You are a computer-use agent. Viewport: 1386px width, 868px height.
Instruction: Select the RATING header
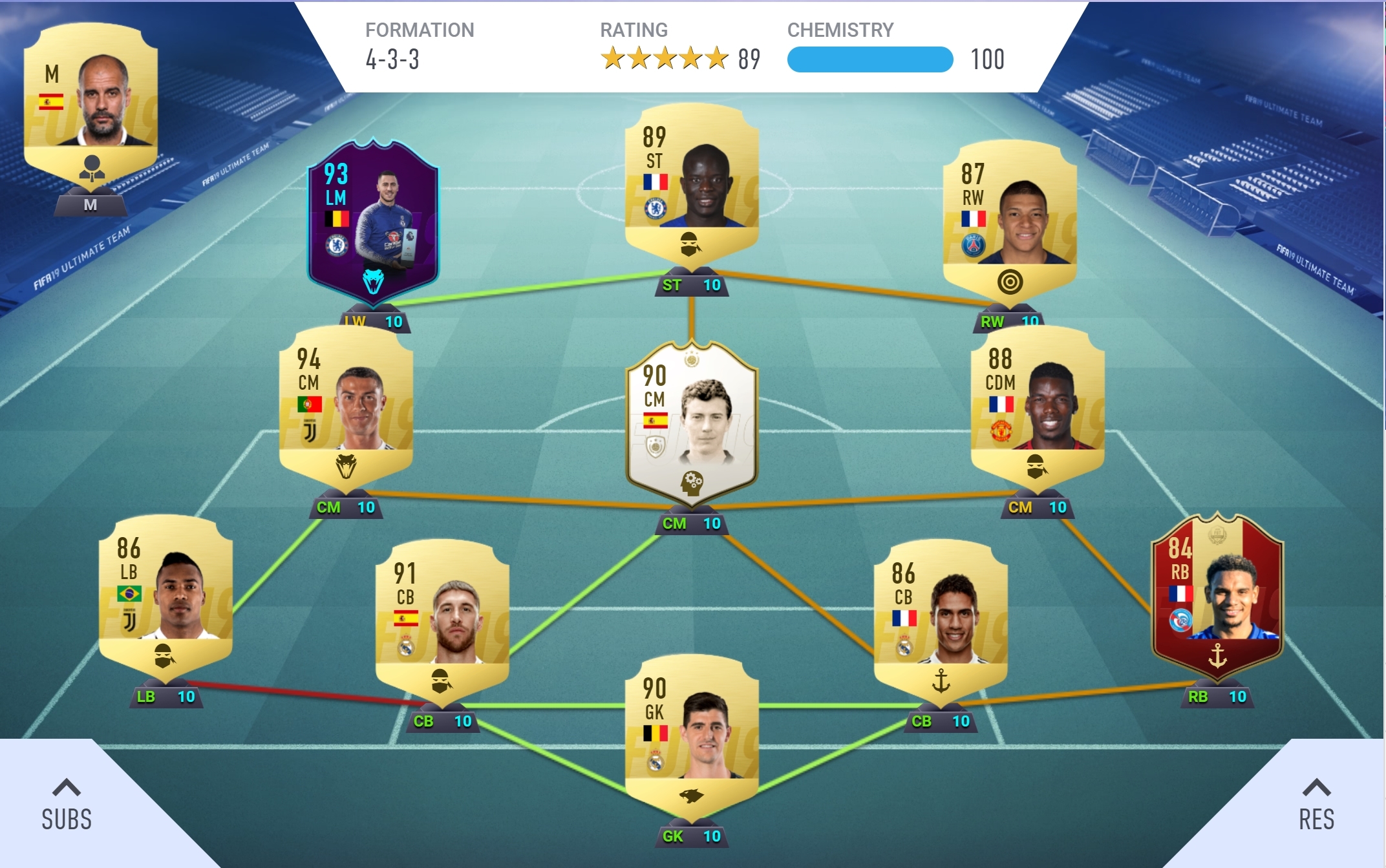click(634, 28)
